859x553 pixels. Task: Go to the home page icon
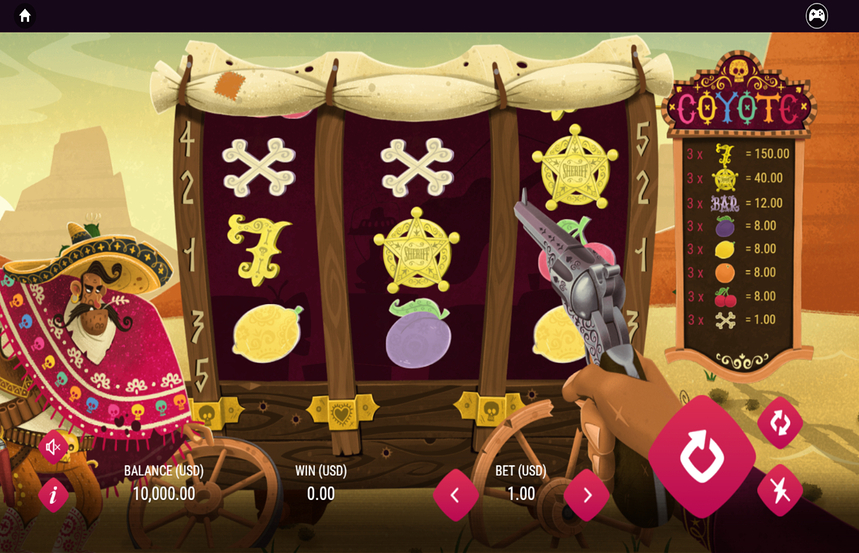(25, 16)
